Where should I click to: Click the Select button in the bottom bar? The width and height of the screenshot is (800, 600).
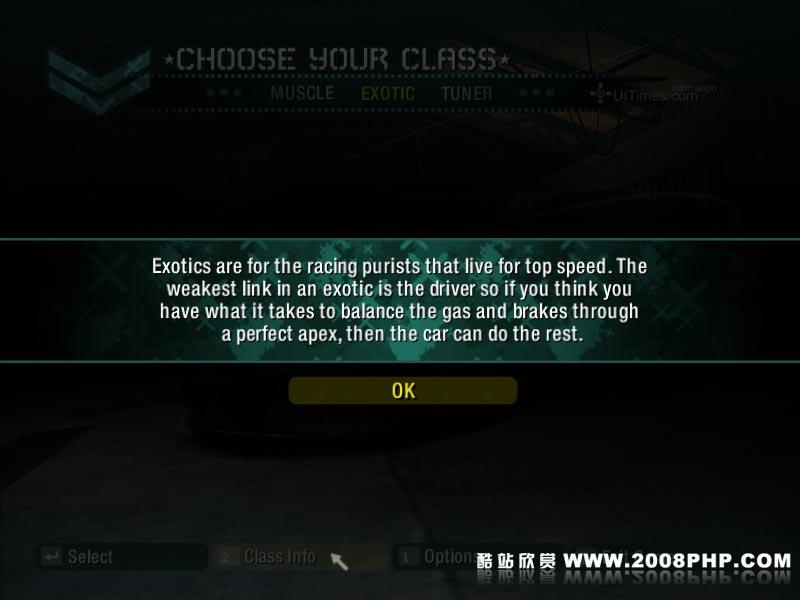click(x=90, y=557)
